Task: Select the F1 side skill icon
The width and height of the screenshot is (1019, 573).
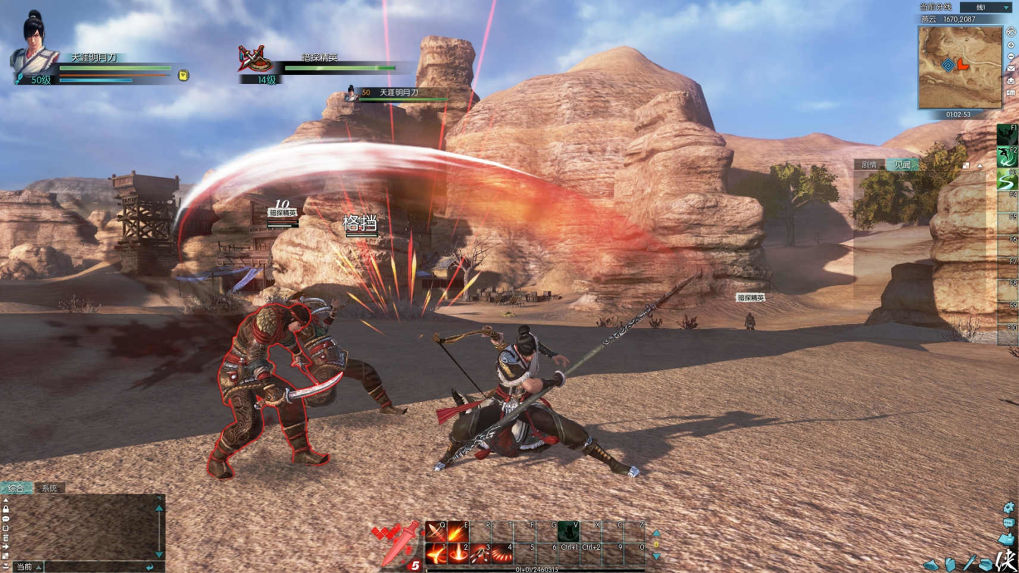Action: [x=1007, y=134]
